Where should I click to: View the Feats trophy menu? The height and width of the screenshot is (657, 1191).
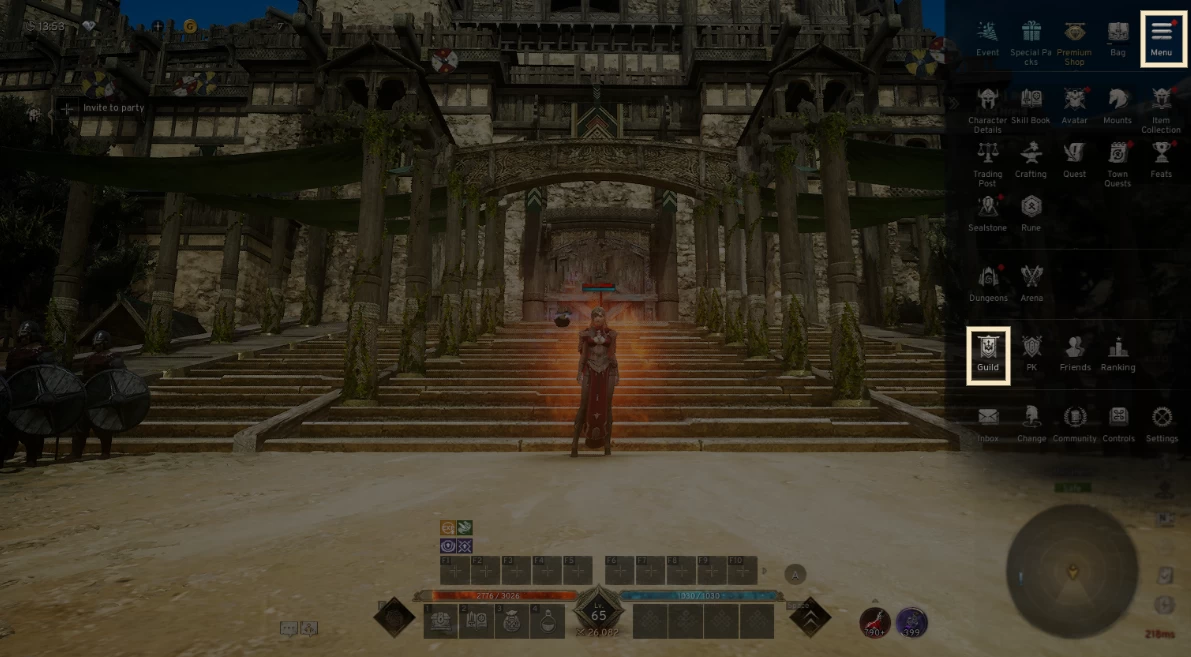1160,158
